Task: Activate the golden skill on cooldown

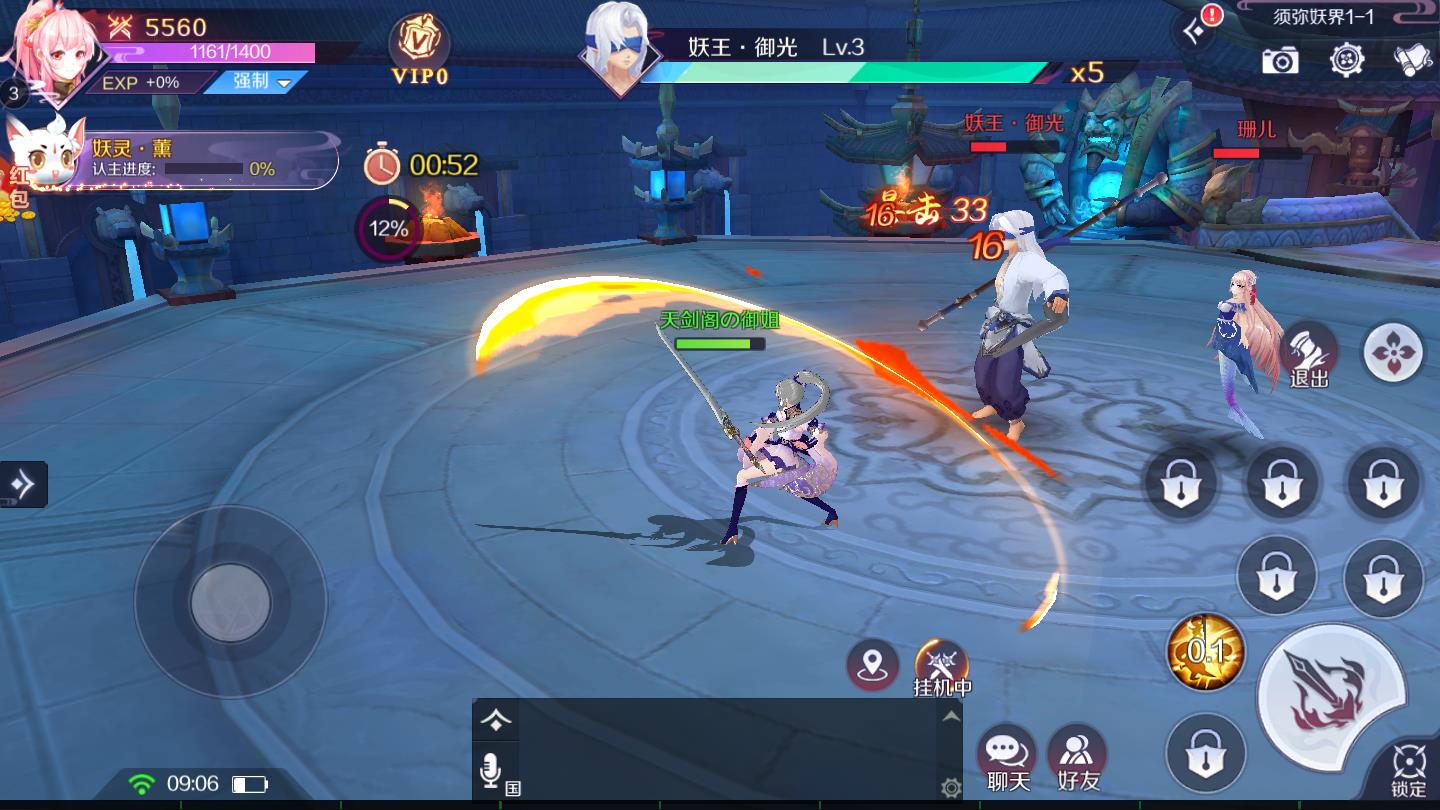Action: tap(1206, 652)
